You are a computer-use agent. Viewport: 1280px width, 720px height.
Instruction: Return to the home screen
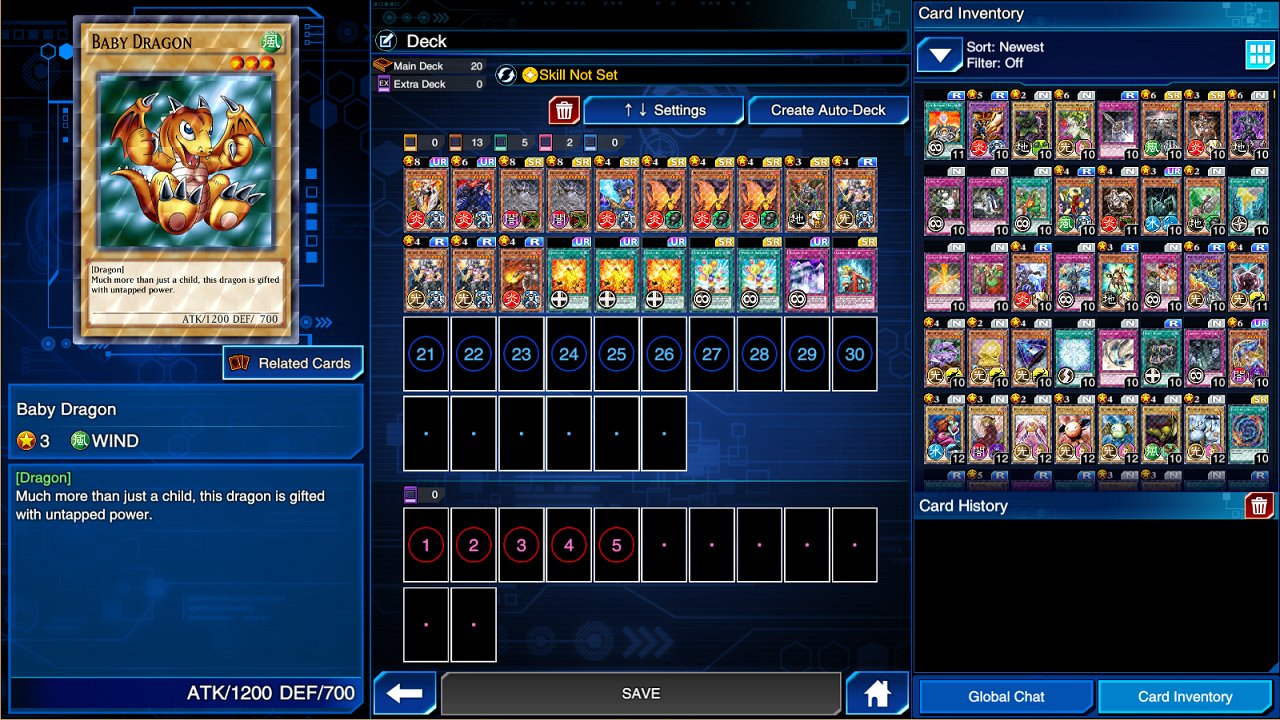(877, 693)
